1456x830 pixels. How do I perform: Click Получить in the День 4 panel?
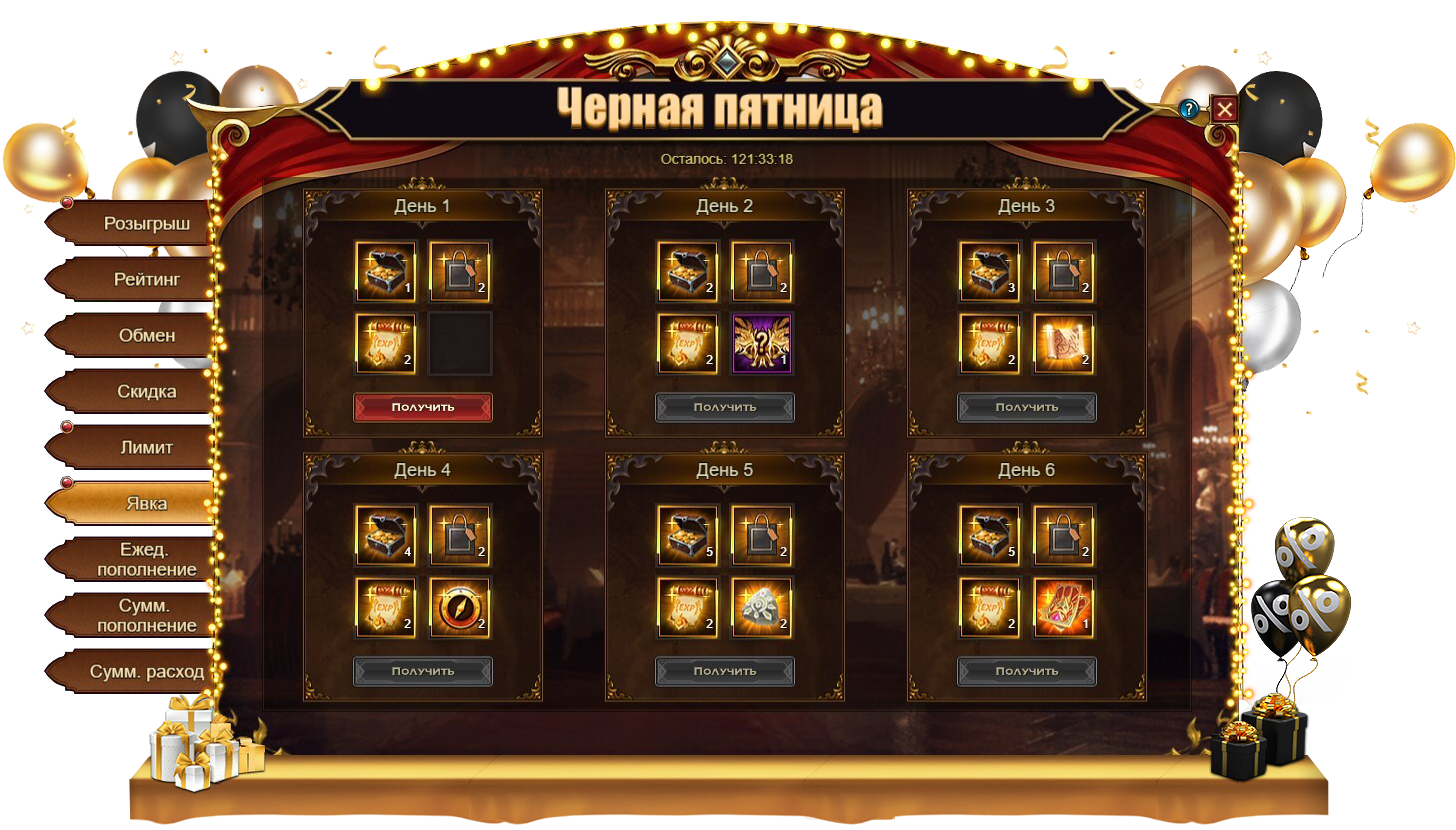(x=423, y=671)
